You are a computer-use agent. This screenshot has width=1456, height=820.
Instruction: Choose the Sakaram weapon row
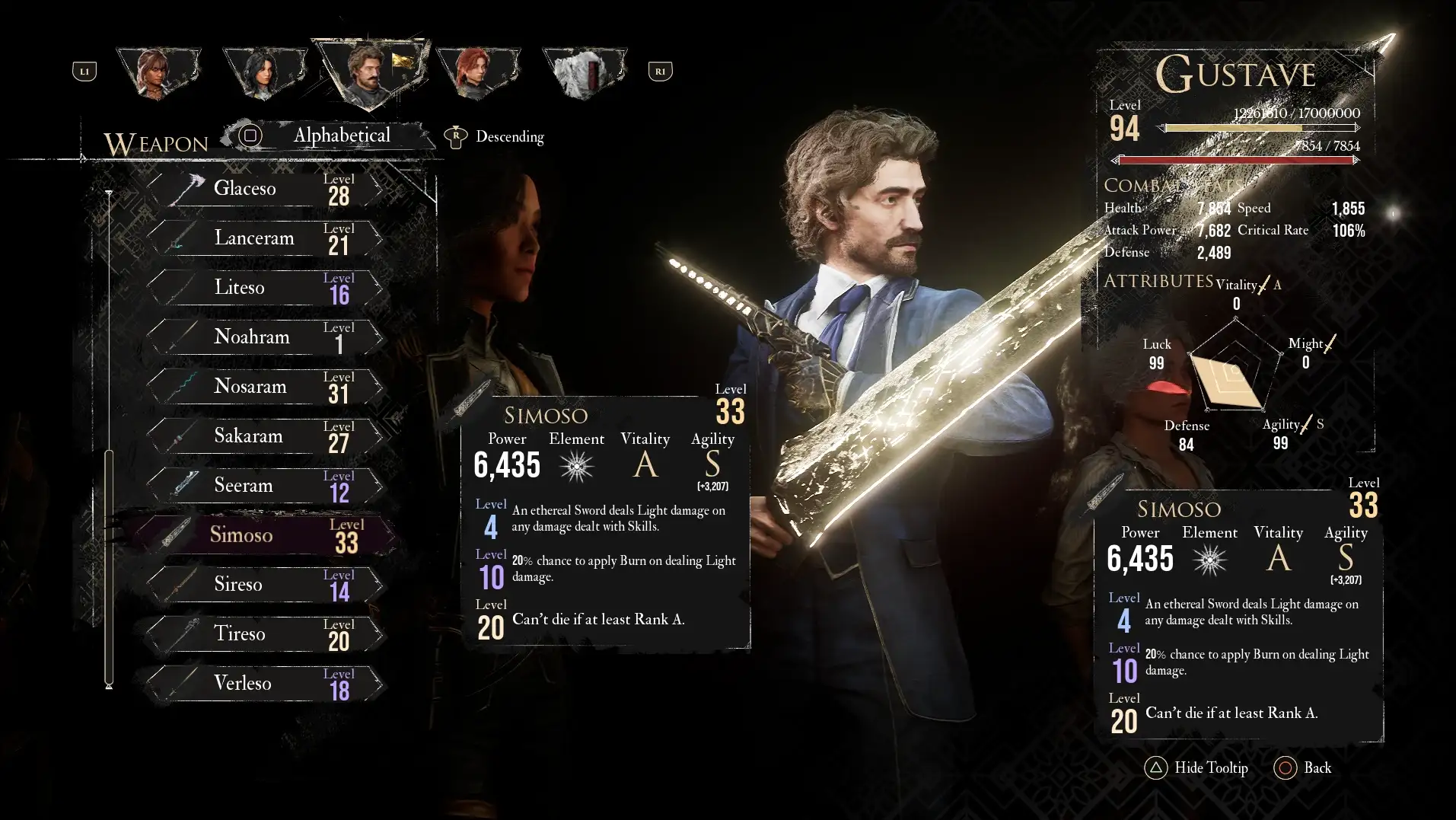point(263,436)
